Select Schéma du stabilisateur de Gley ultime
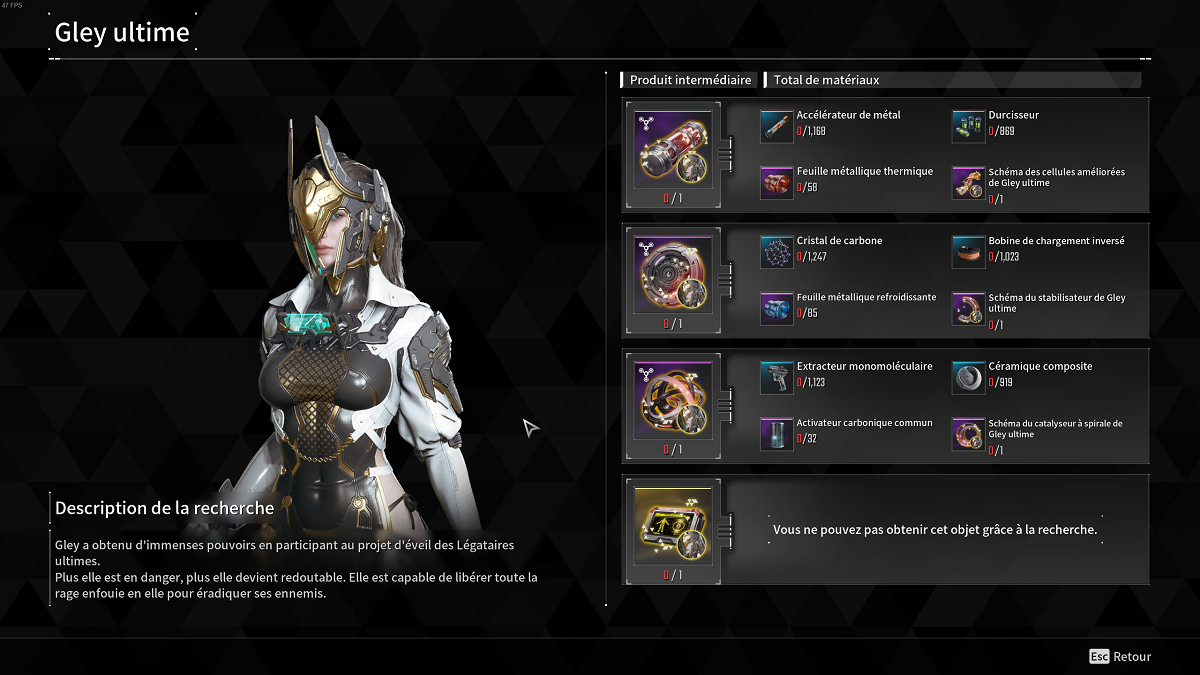This screenshot has width=1200, height=675. point(968,308)
